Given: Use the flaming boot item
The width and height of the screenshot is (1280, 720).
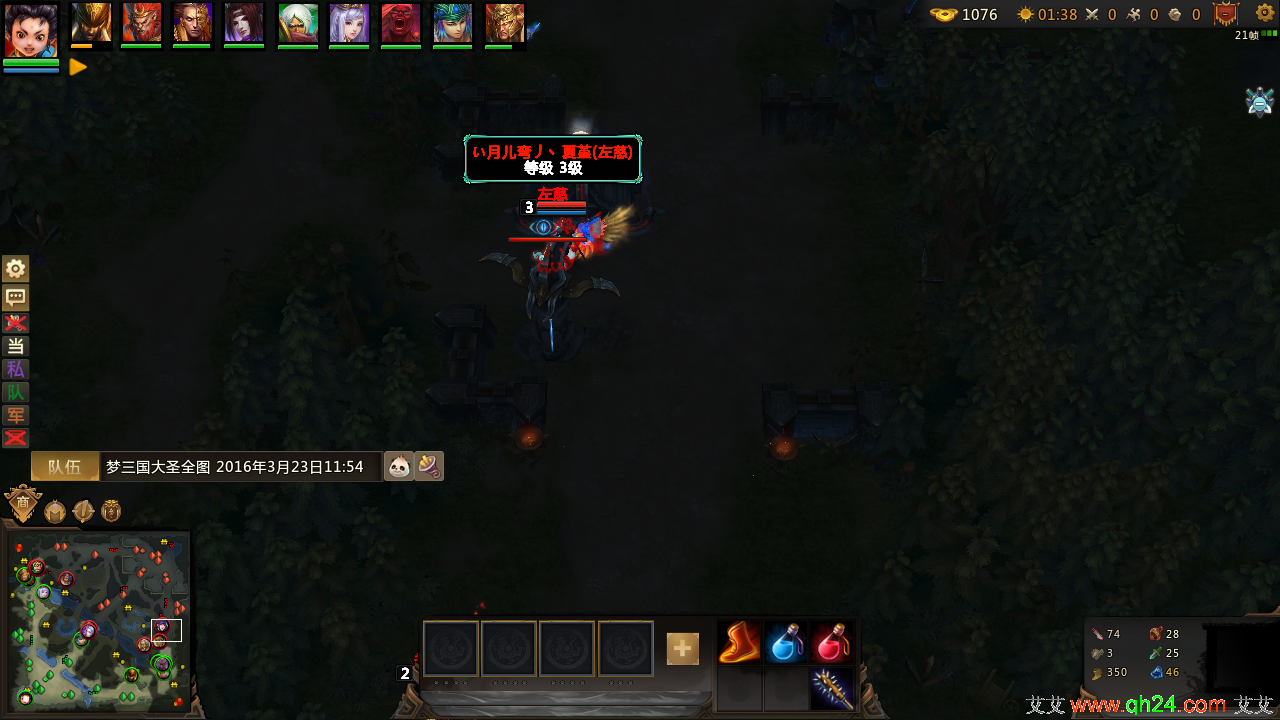Looking at the screenshot, I should coord(740,644).
